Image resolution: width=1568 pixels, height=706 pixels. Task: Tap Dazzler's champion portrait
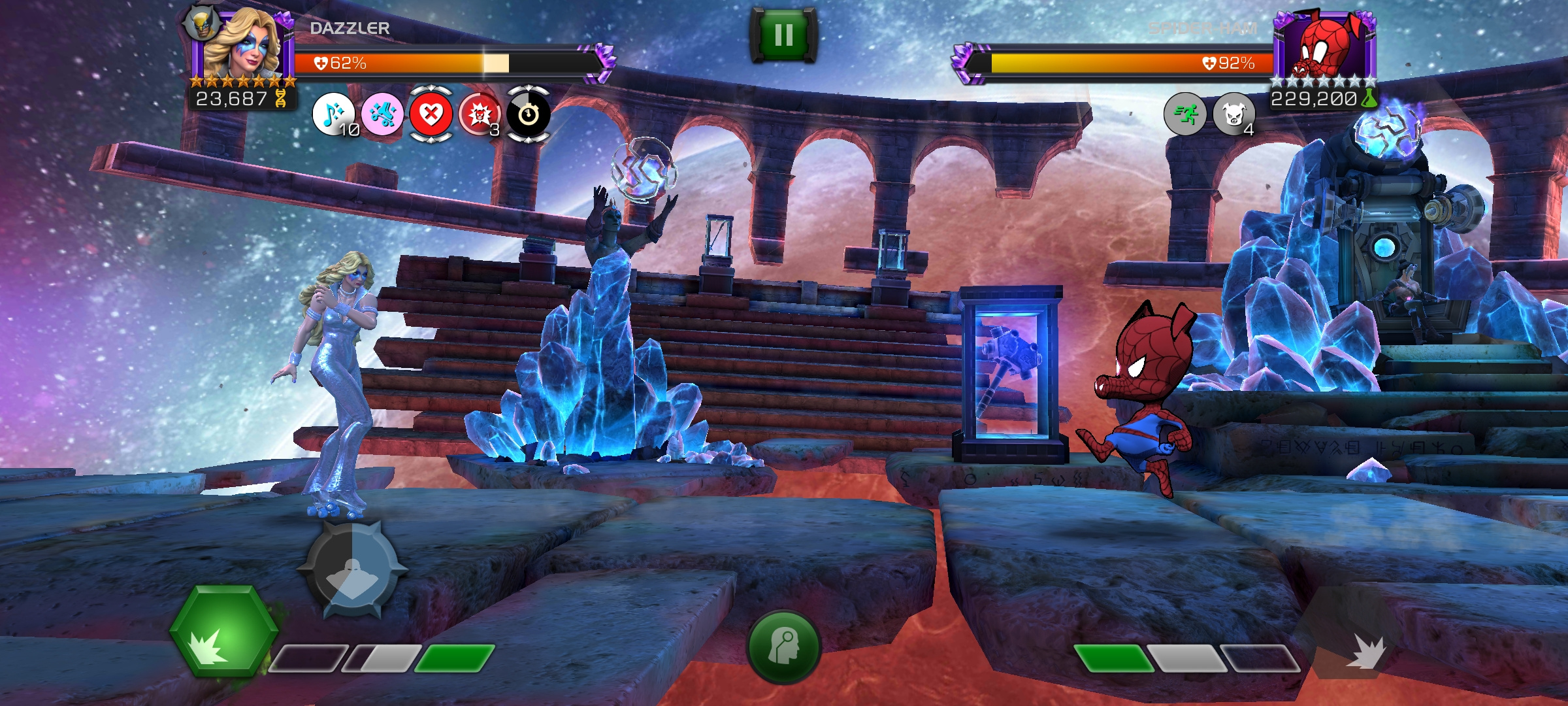(242, 46)
